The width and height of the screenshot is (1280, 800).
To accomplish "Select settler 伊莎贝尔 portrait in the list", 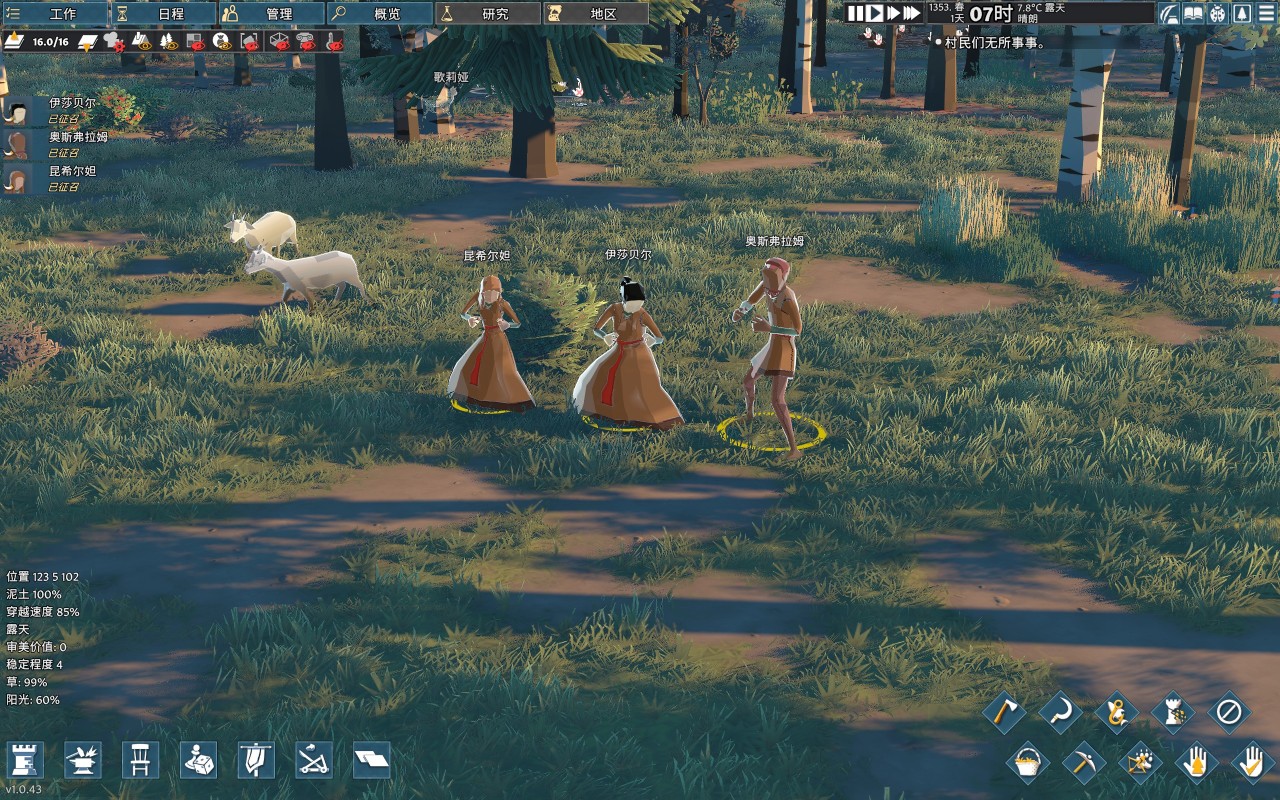I will [16, 111].
